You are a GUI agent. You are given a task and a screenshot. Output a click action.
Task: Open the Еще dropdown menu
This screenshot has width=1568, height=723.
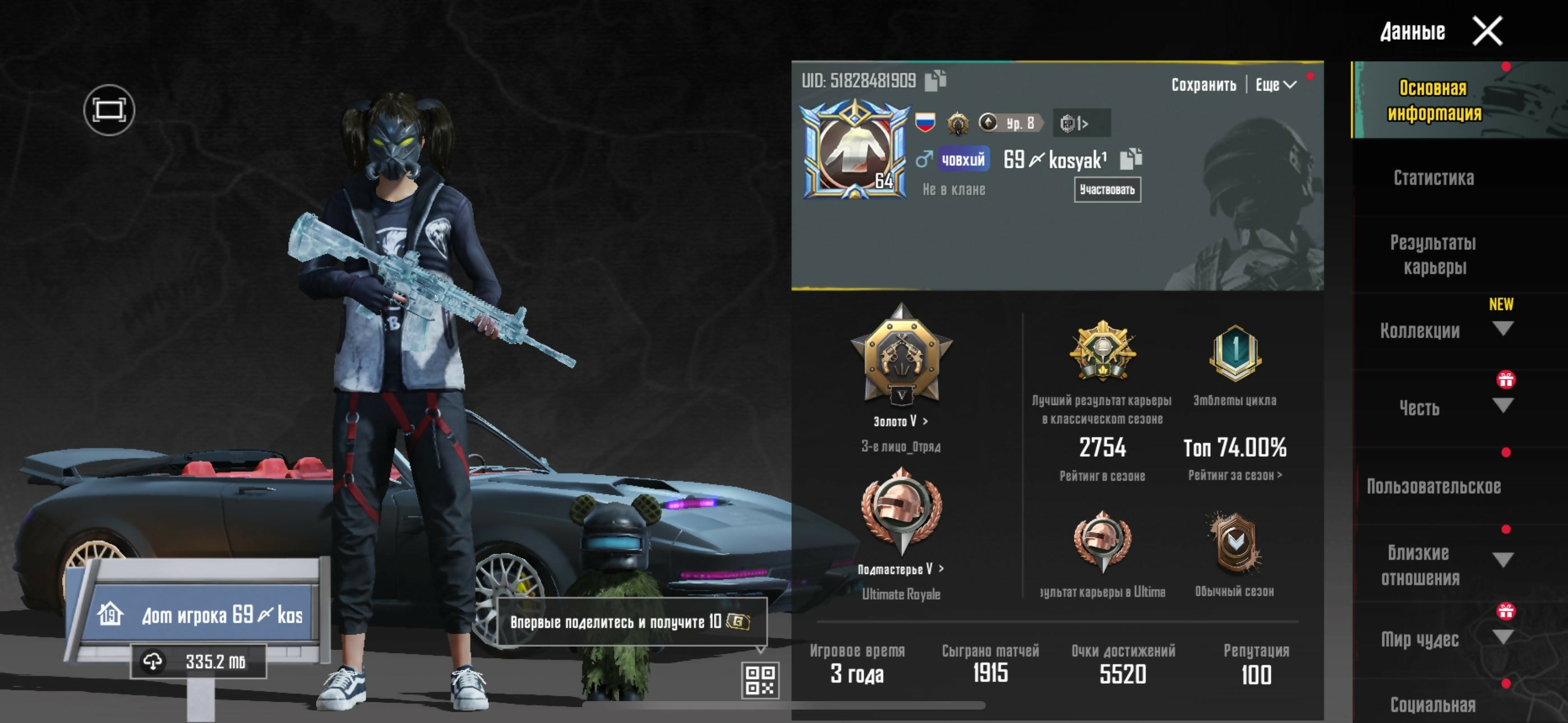1275,85
